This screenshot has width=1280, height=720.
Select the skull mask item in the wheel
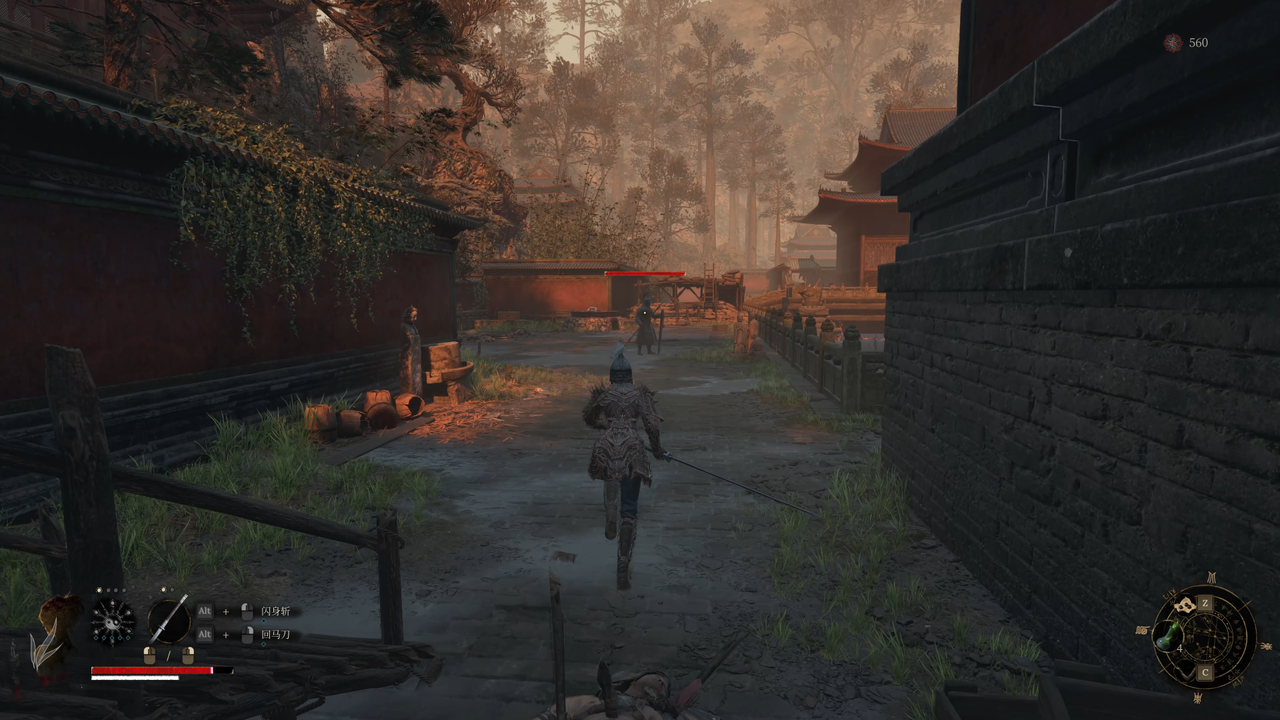tap(1186, 605)
